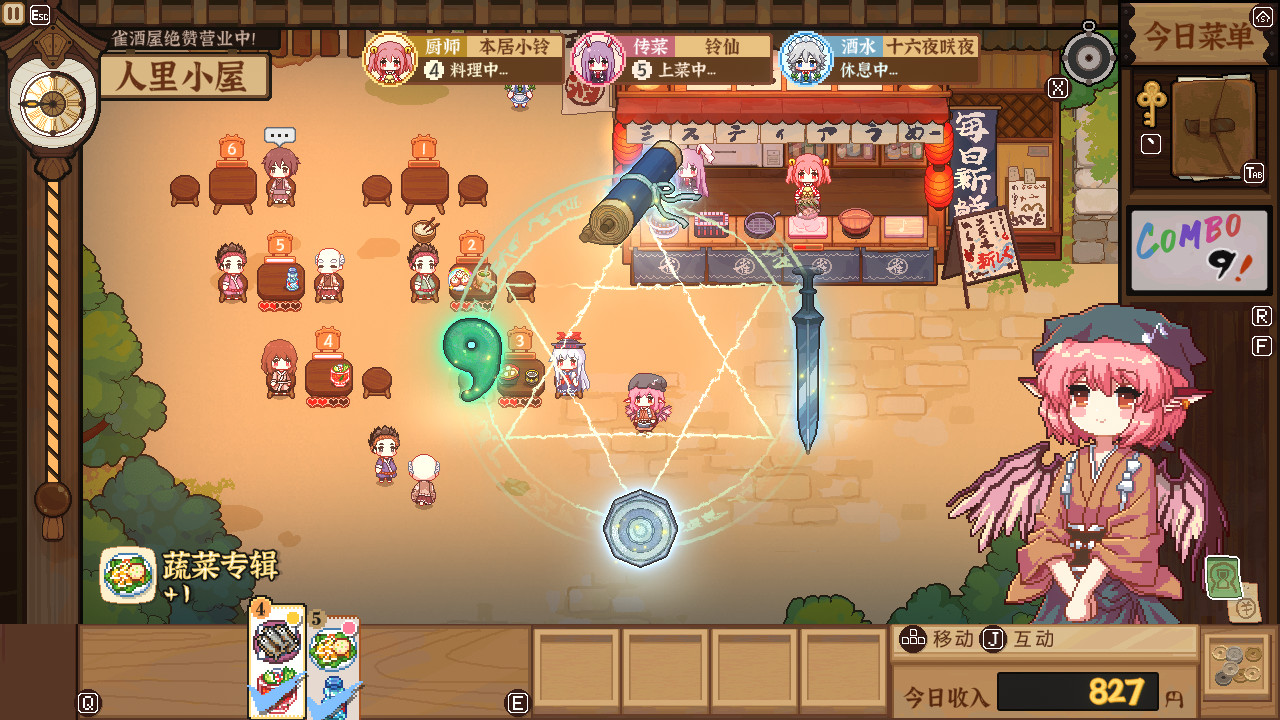Choose order card 5 with vegetable dish
1280x720 pixels.
click(333, 660)
